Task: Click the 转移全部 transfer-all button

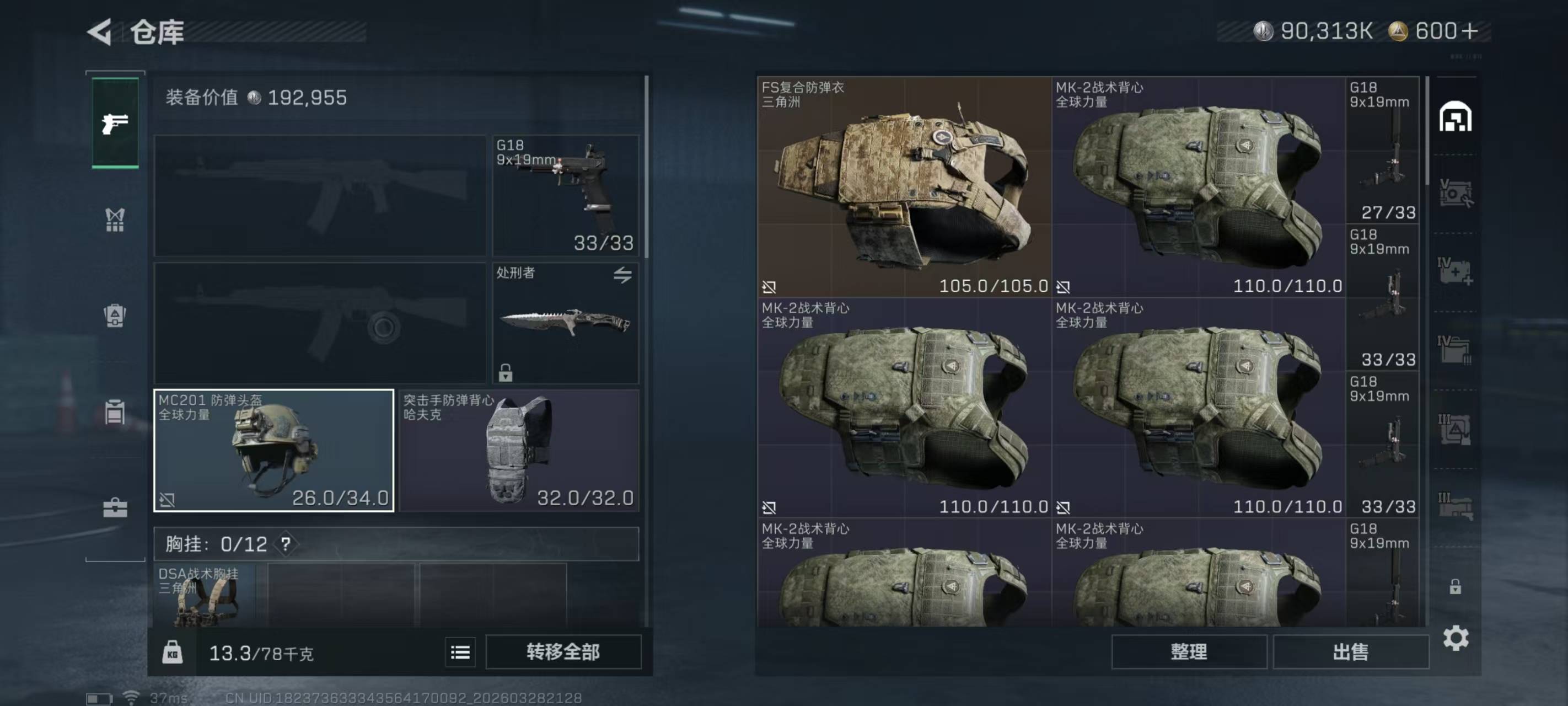Action: (x=563, y=652)
